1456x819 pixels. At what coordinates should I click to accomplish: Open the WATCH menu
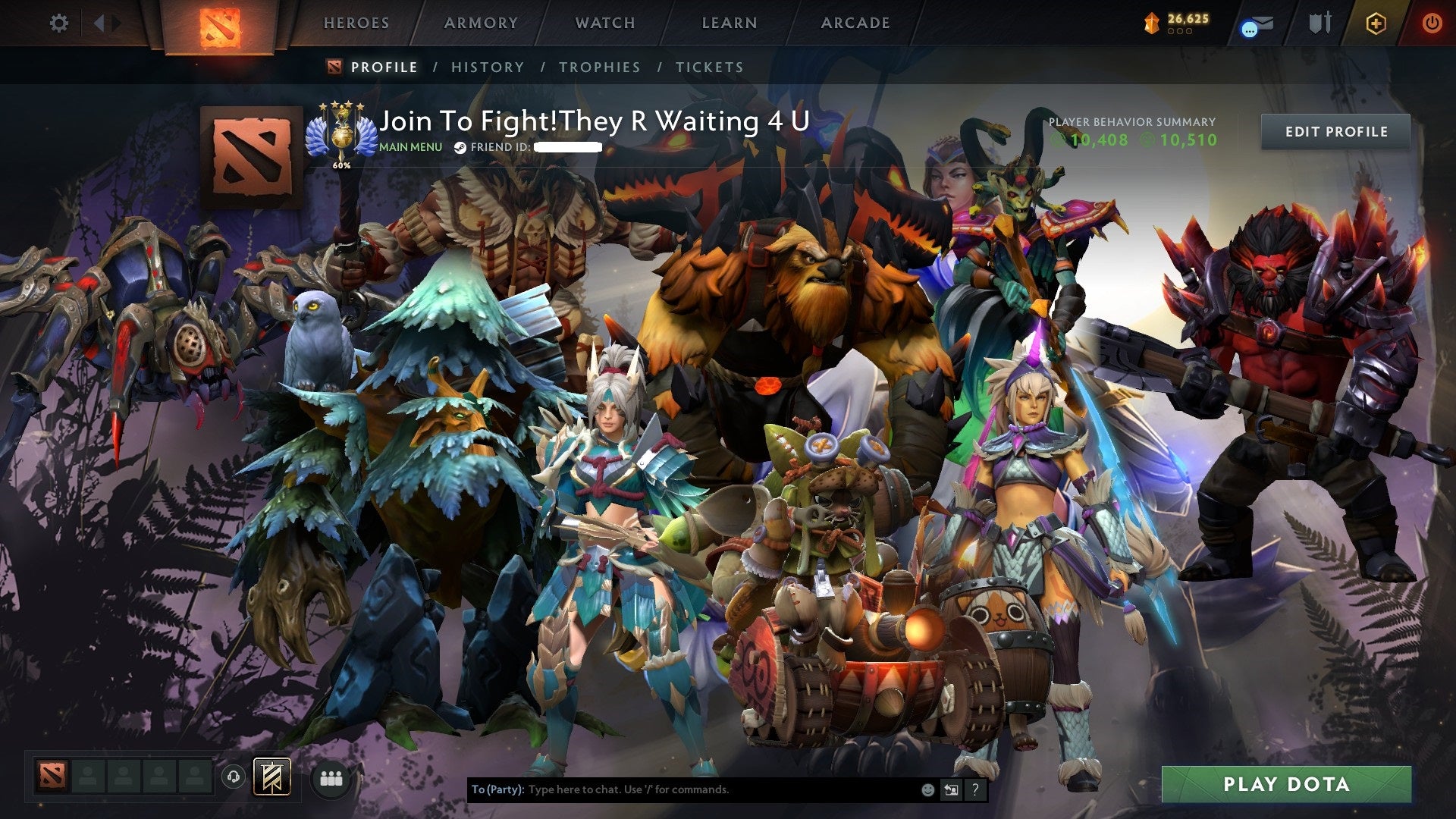(604, 23)
